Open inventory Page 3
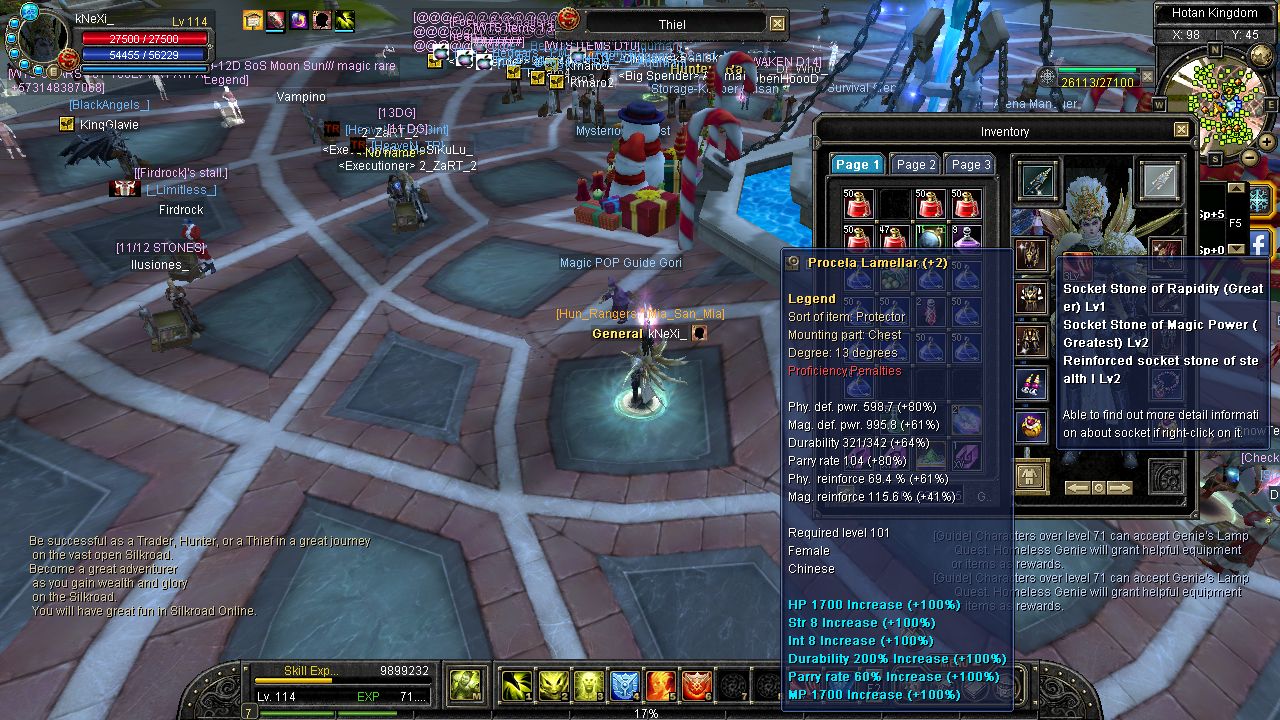Screen dimensions: 1280x720 pos(970,165)
